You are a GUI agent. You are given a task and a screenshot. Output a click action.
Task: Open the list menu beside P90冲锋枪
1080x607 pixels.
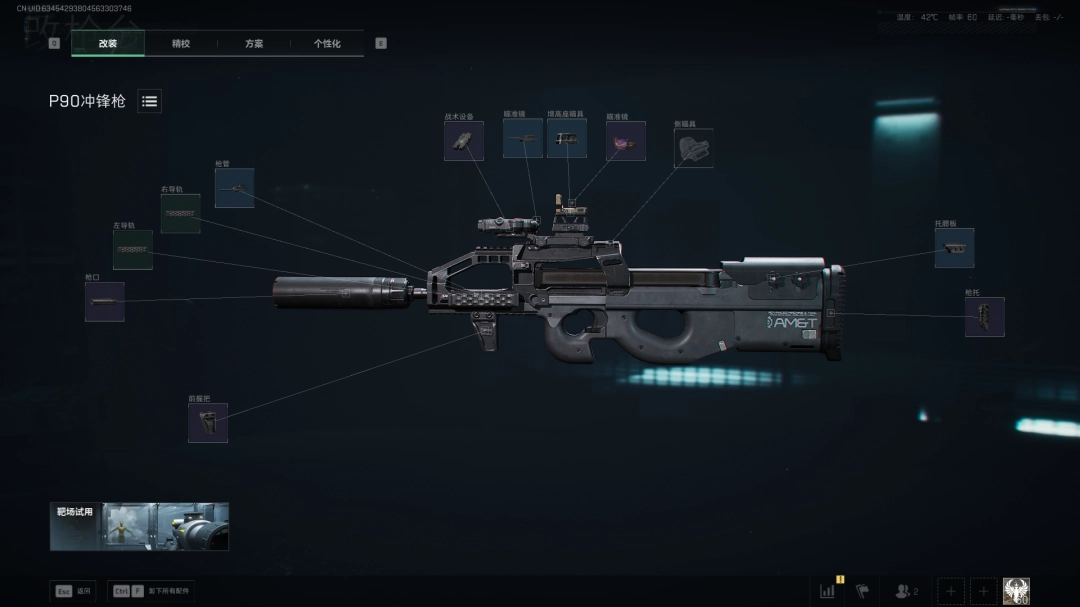coord(149,101)
